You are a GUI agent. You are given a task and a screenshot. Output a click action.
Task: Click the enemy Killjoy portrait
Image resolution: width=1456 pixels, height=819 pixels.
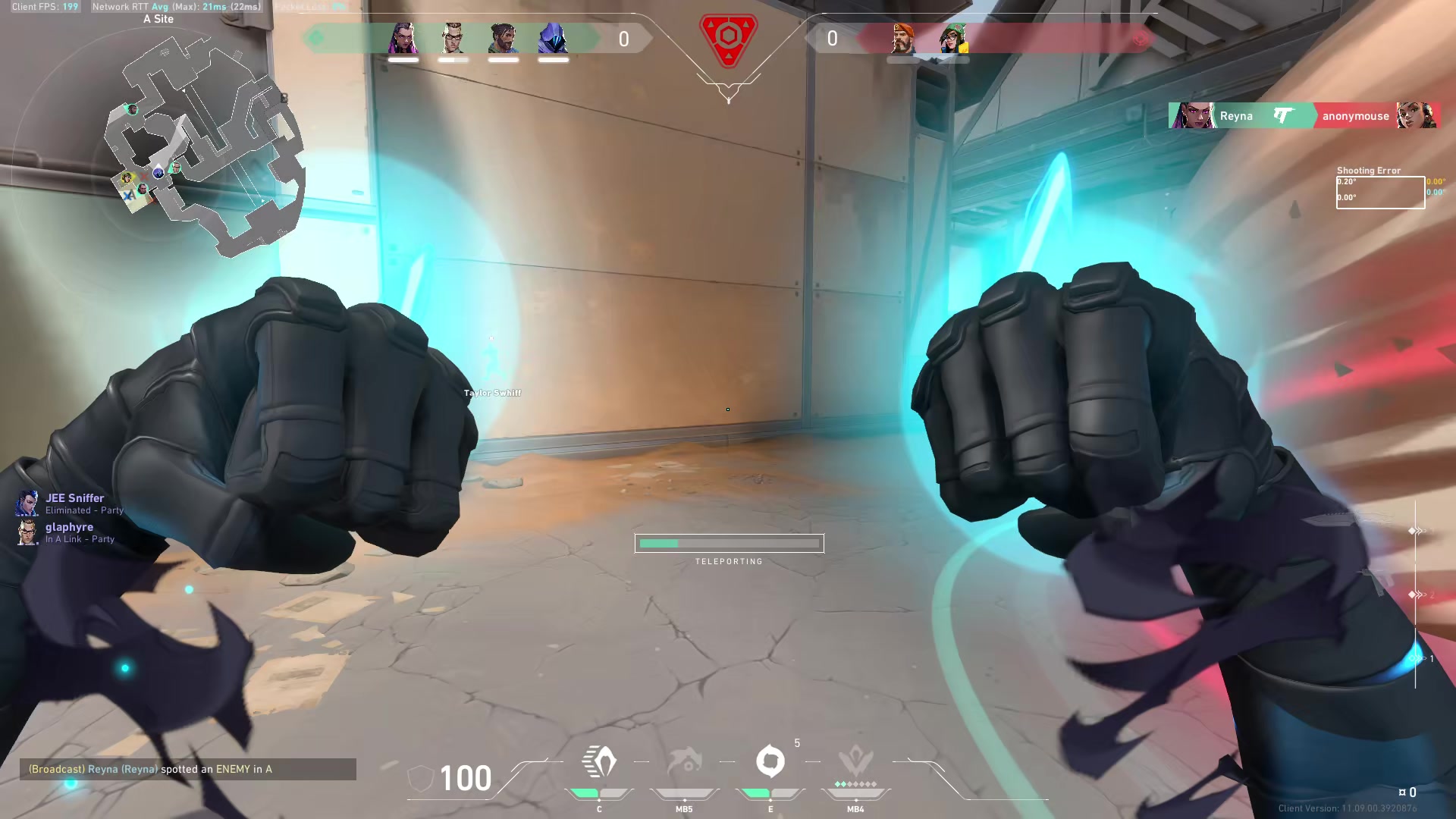pyautogui.click(x=952, y=39)
